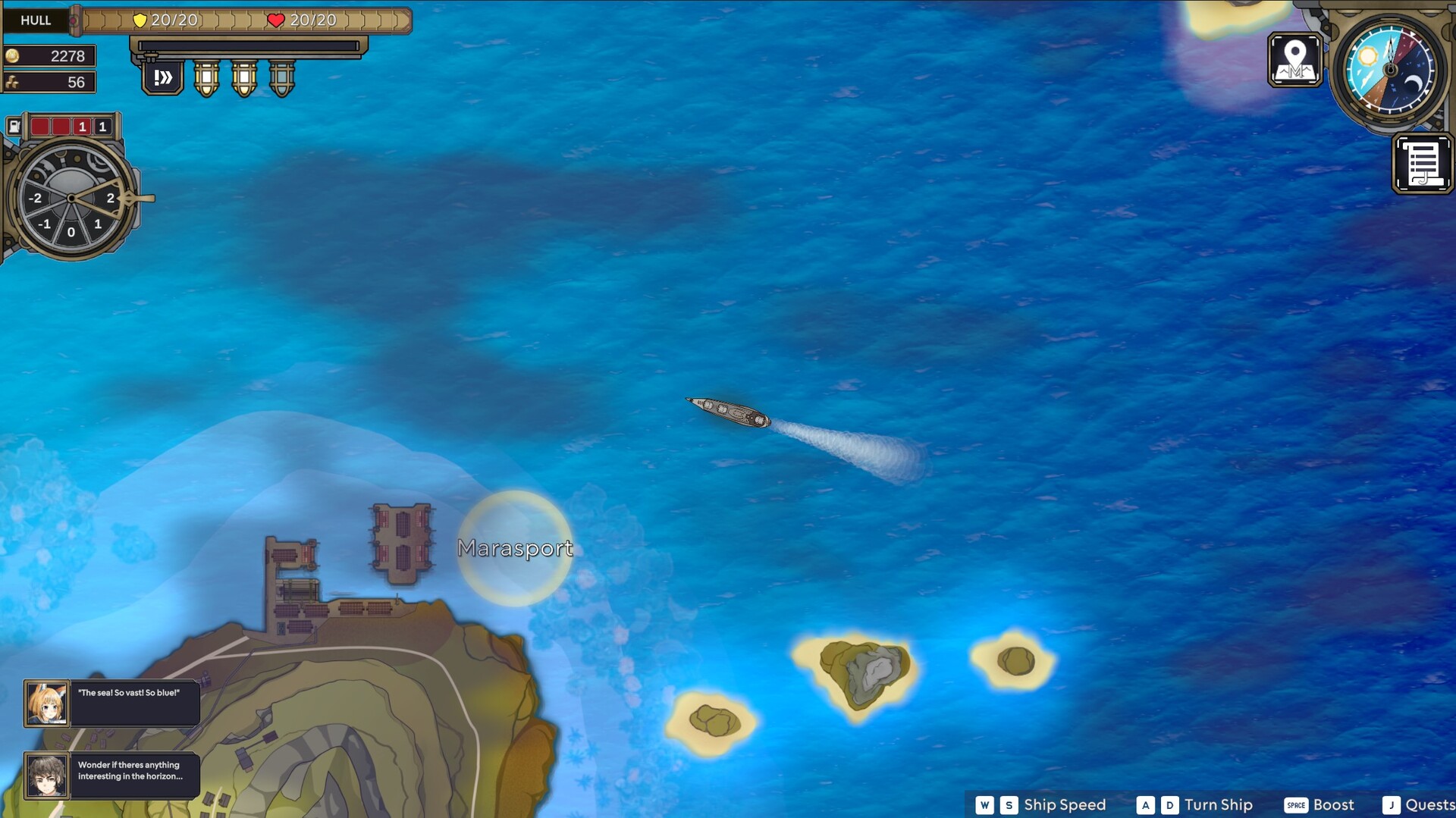This screenshot has width=1456, height=818.
Task: Toggle ship speed to 2 on throttle dial
Action: [x=110, y=199]
